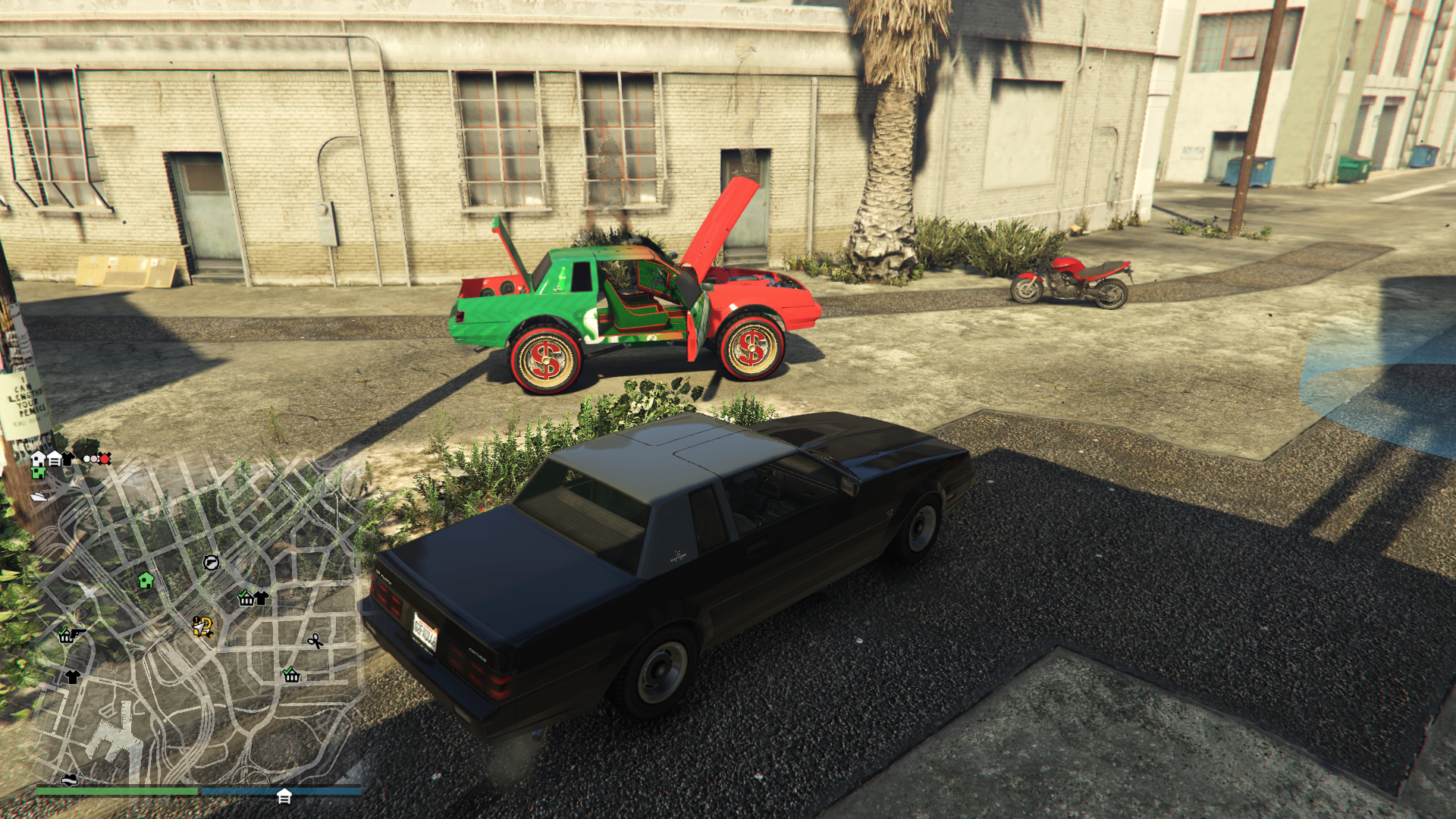Select the red blip at the minimap's top

[105, 459]
